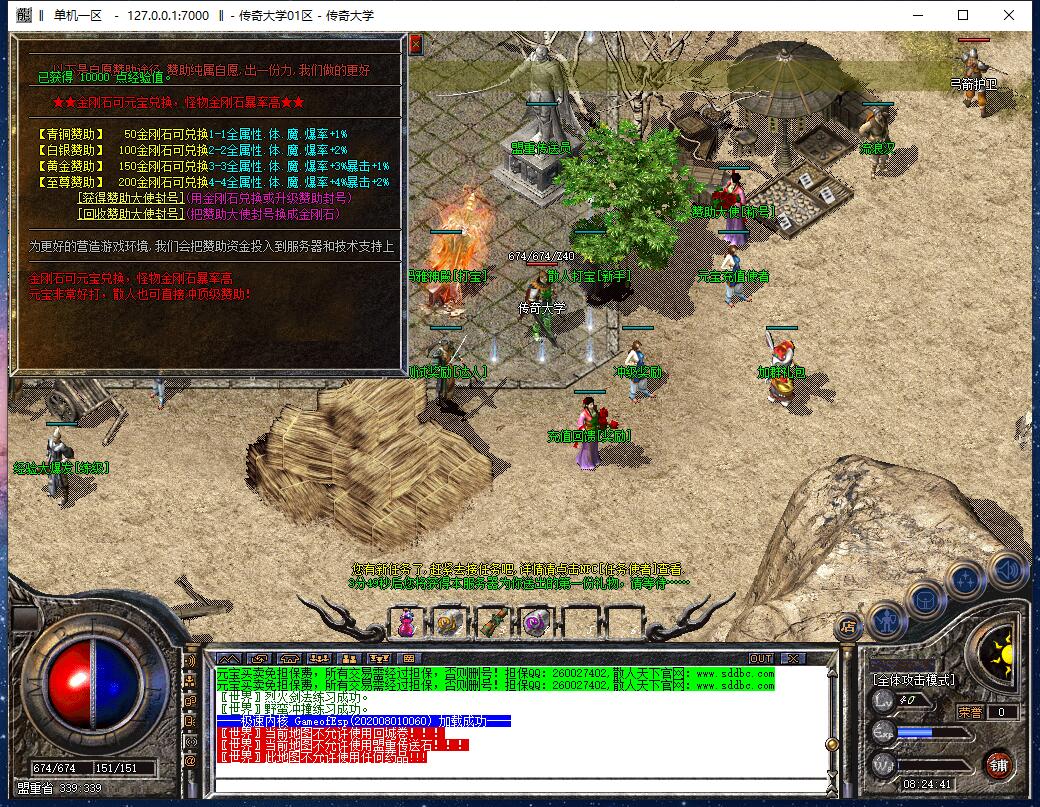Open the speaker sound round button
This screenshot has height=807, width=1040.
click(1007, 570)
